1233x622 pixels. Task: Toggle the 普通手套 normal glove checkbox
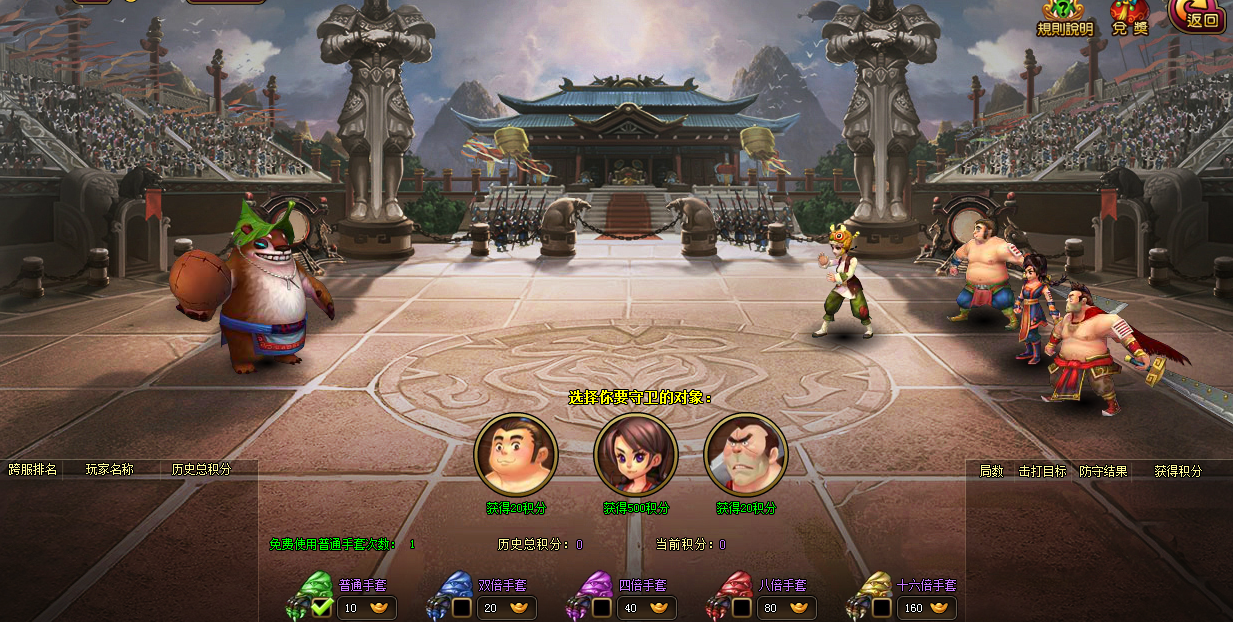[321, 607]
